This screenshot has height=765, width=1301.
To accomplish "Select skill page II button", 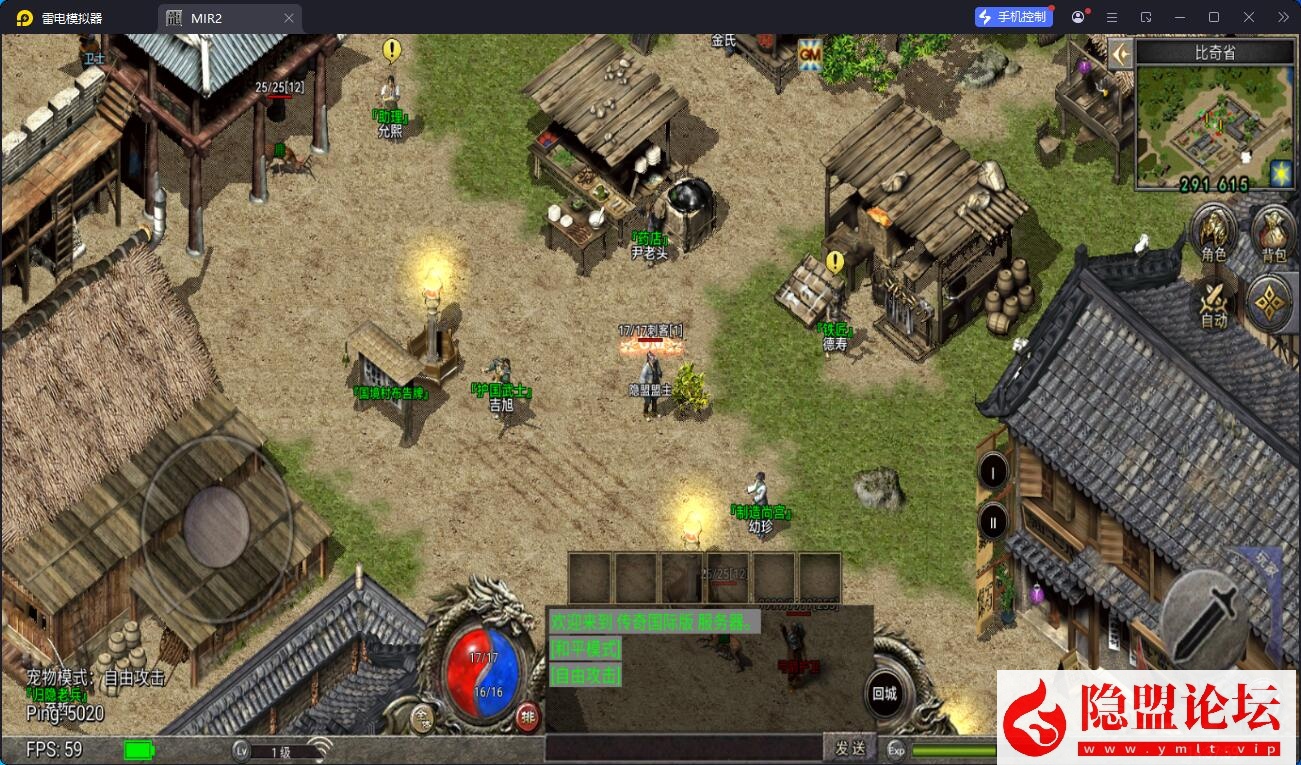I will pyautogui.click(x=993, y=521).
